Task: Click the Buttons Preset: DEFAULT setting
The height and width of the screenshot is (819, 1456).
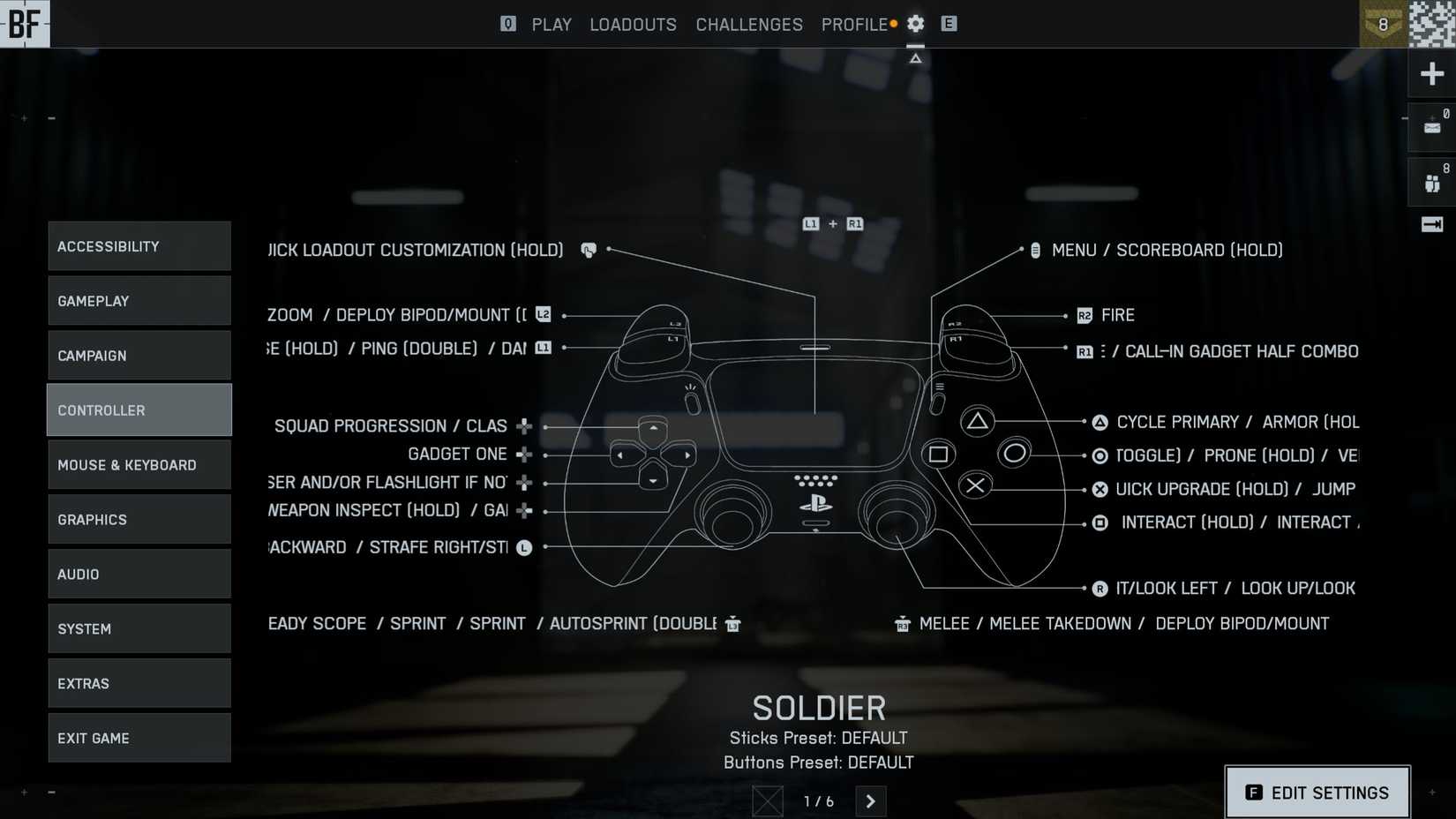Action: [819, 763]
